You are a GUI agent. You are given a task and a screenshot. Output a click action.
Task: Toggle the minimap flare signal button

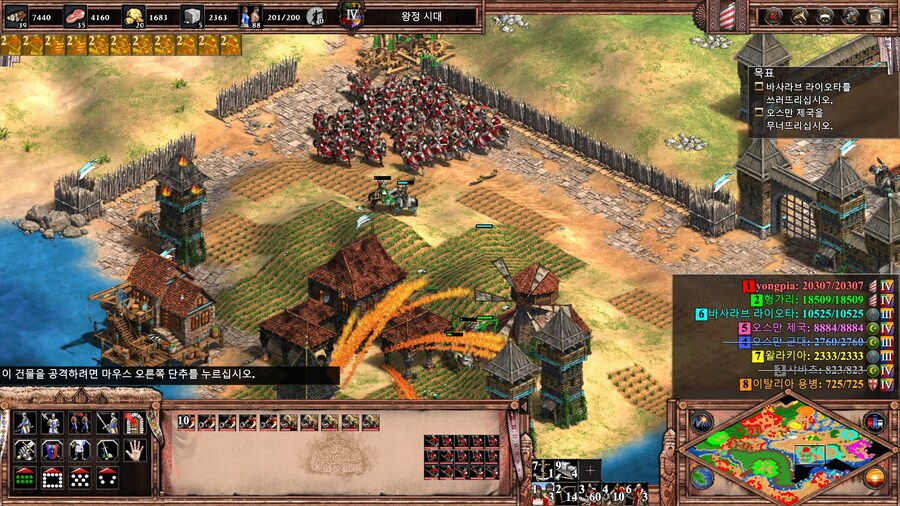tap(700, 422)
